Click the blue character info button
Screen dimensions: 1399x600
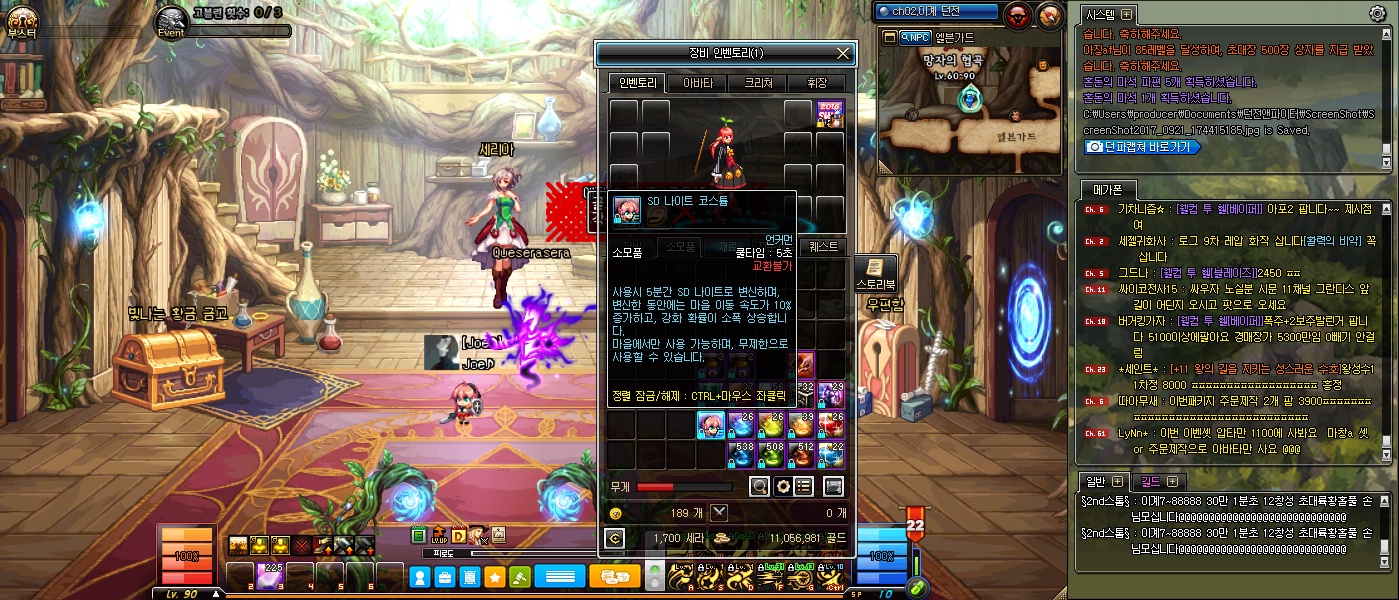421,577
